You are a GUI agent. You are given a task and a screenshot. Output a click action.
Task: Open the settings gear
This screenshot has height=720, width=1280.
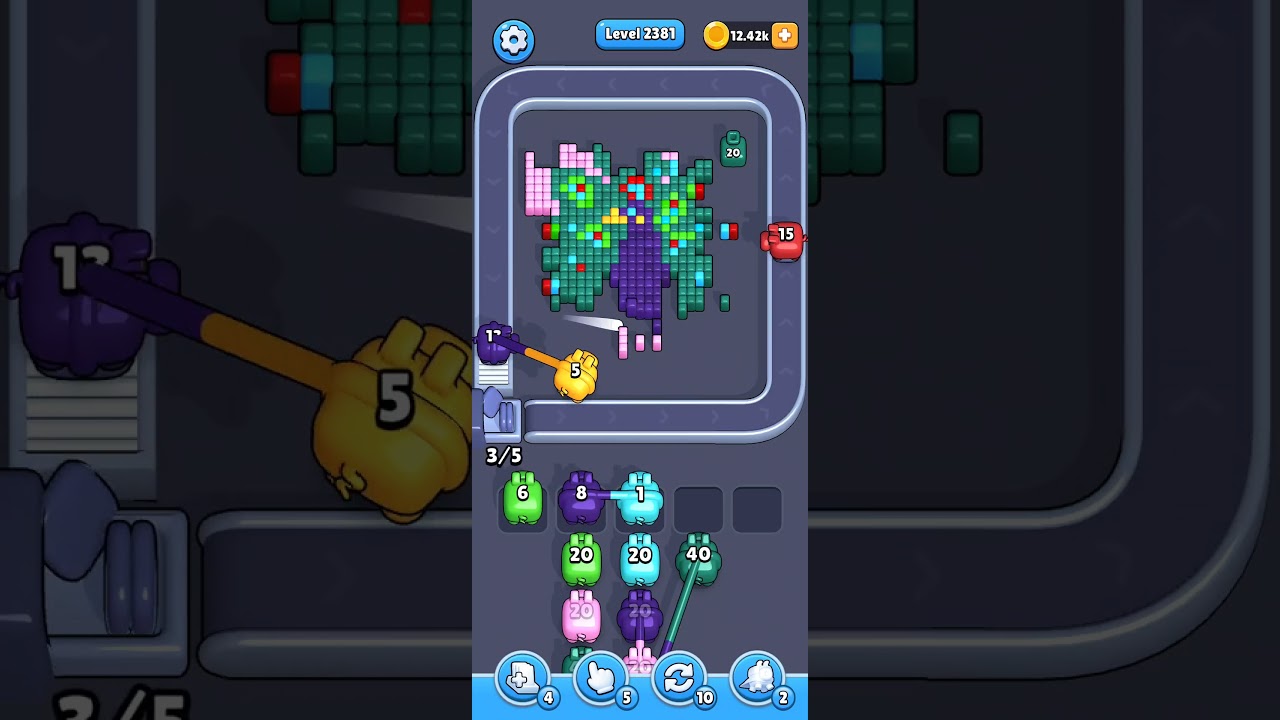tap(513, 40)
